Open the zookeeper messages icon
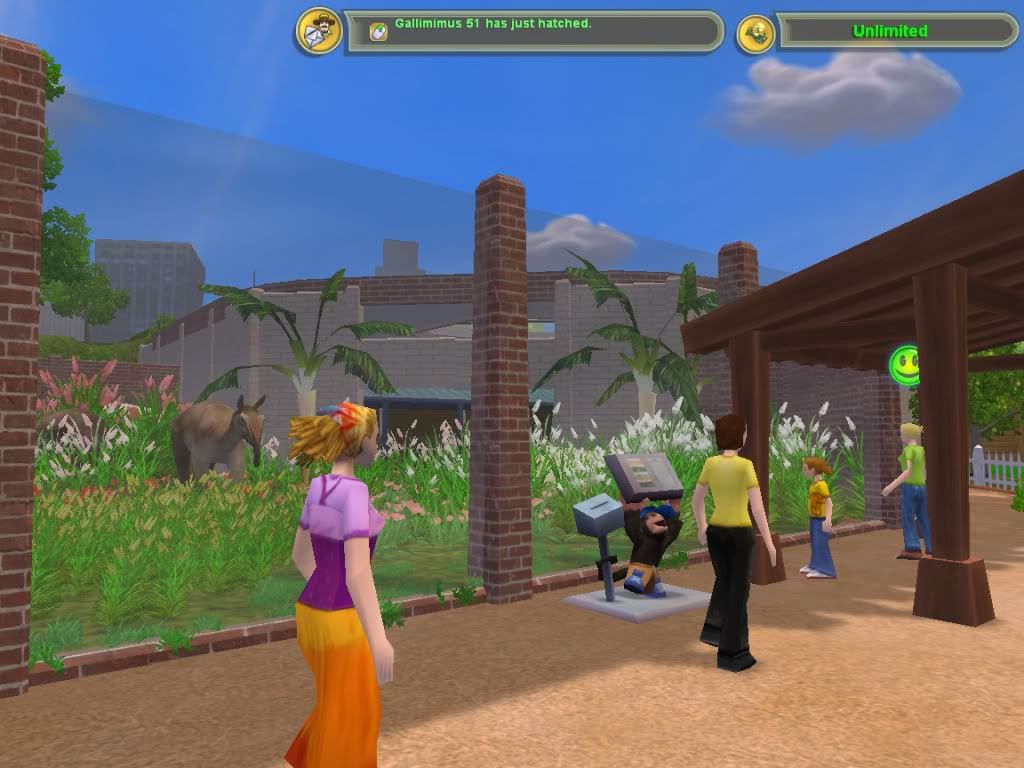Screen dimensions: 1024x768 click(319, 31)
